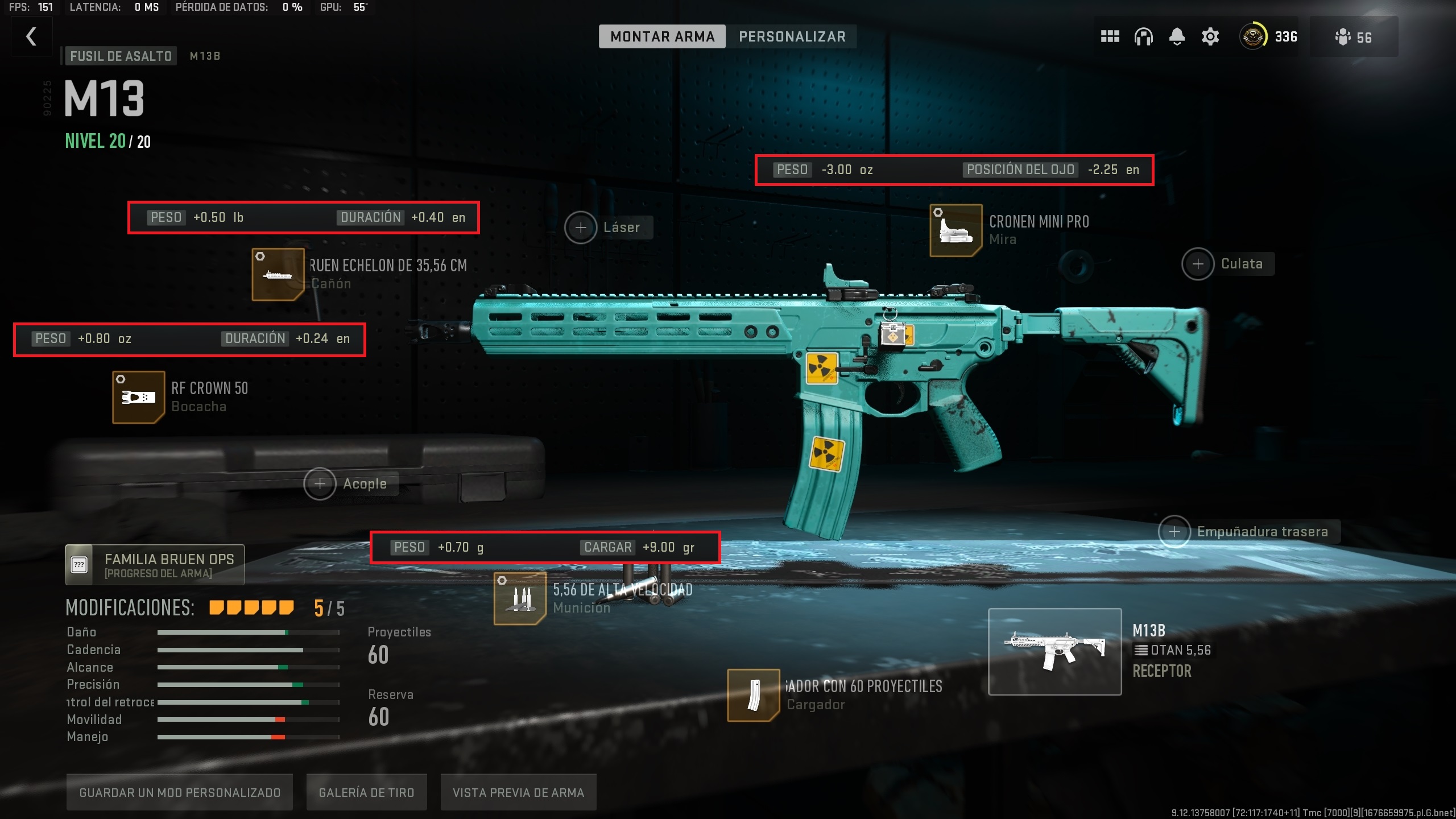Open the social menu grid icon
Screen dimensions: 1456x819
point(1110,36)
